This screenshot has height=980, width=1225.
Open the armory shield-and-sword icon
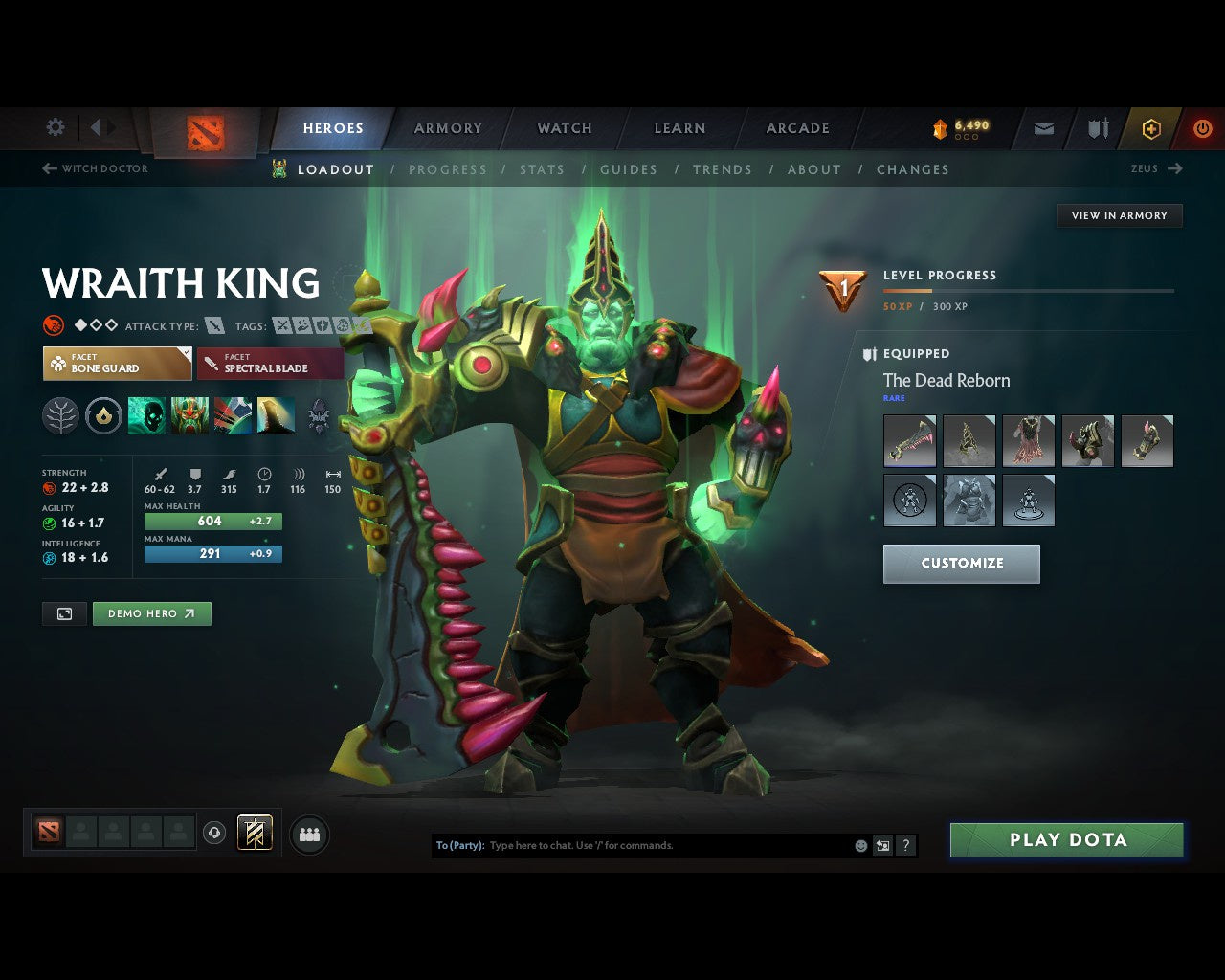coord(1097,127)
